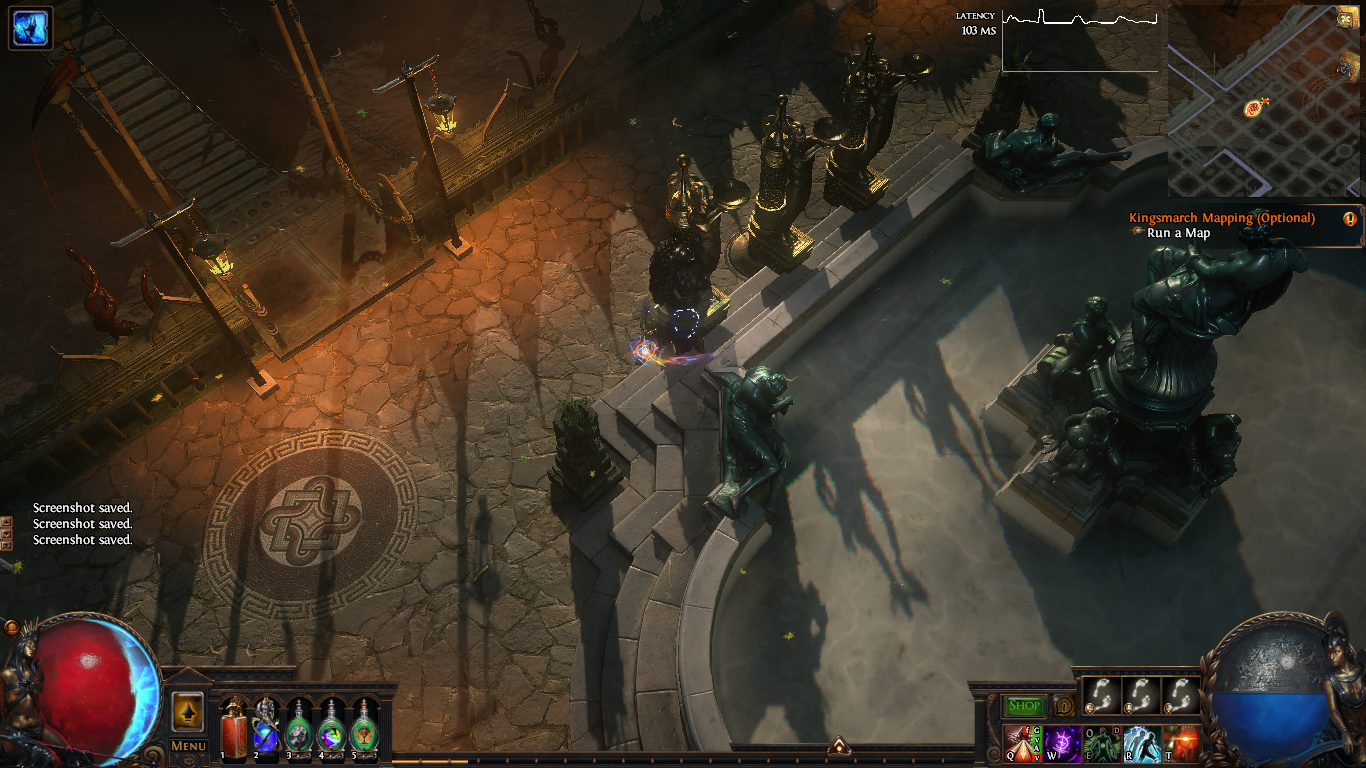Use the golden winged flask in slot 5

click(364, 724)
